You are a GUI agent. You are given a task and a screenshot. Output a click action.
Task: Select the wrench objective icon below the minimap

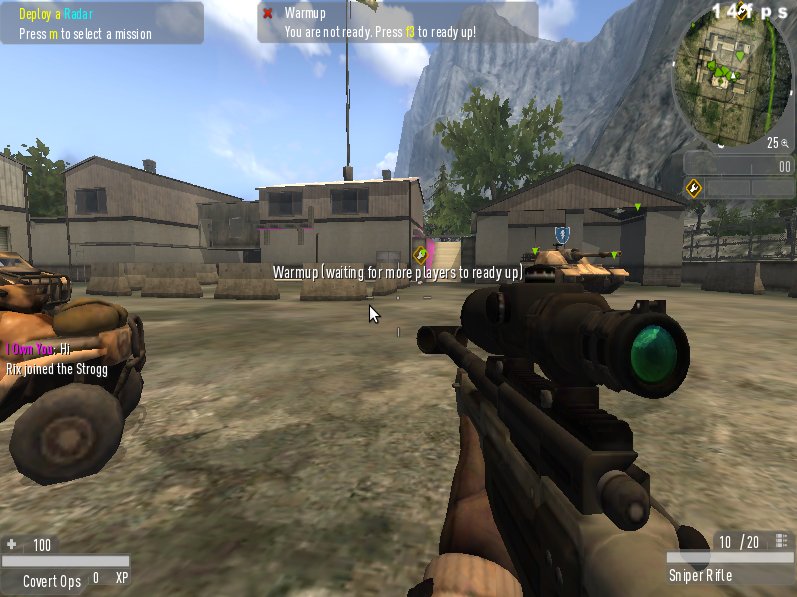[x=693, y=187]
